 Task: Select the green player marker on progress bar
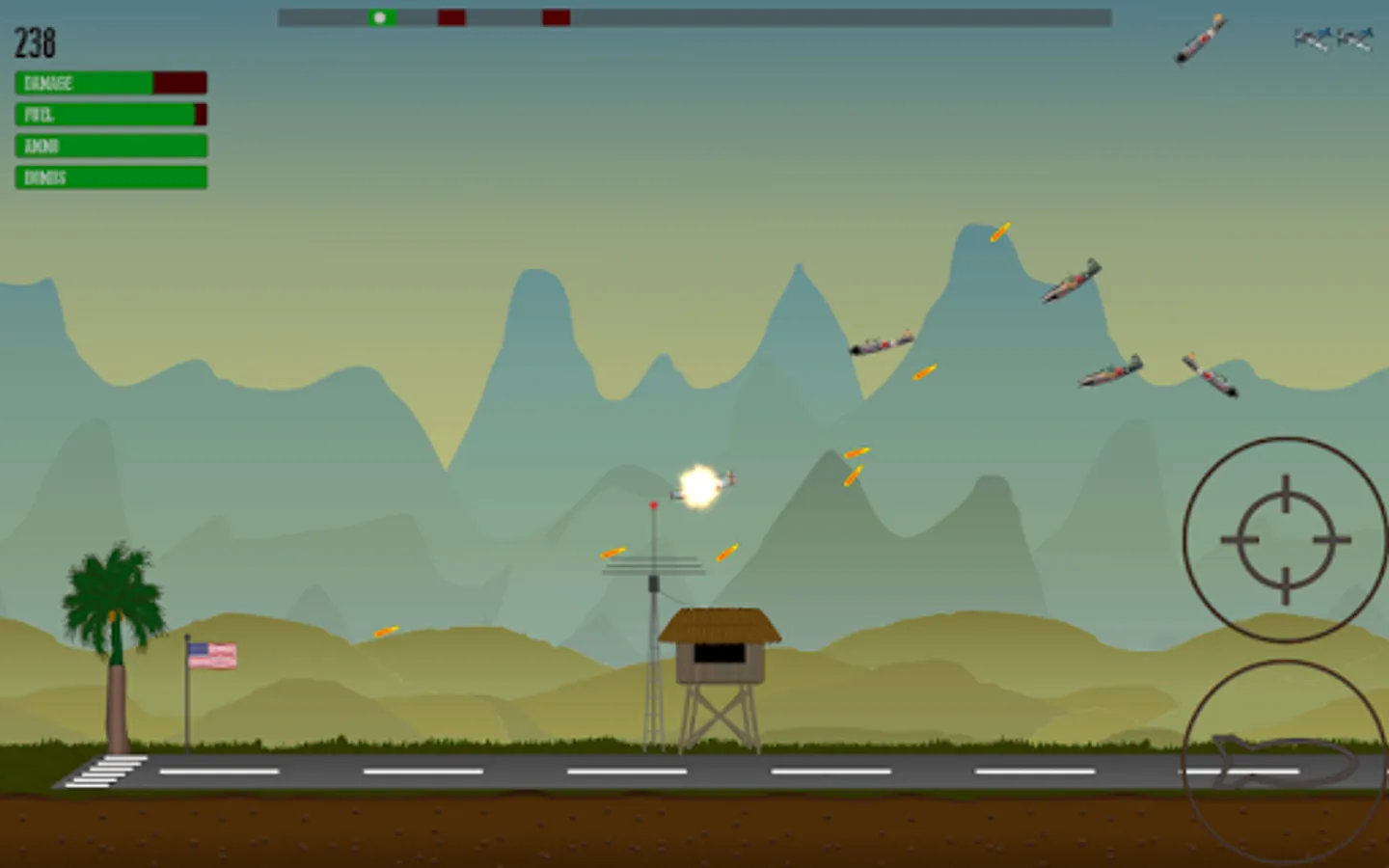pos(379,16)
